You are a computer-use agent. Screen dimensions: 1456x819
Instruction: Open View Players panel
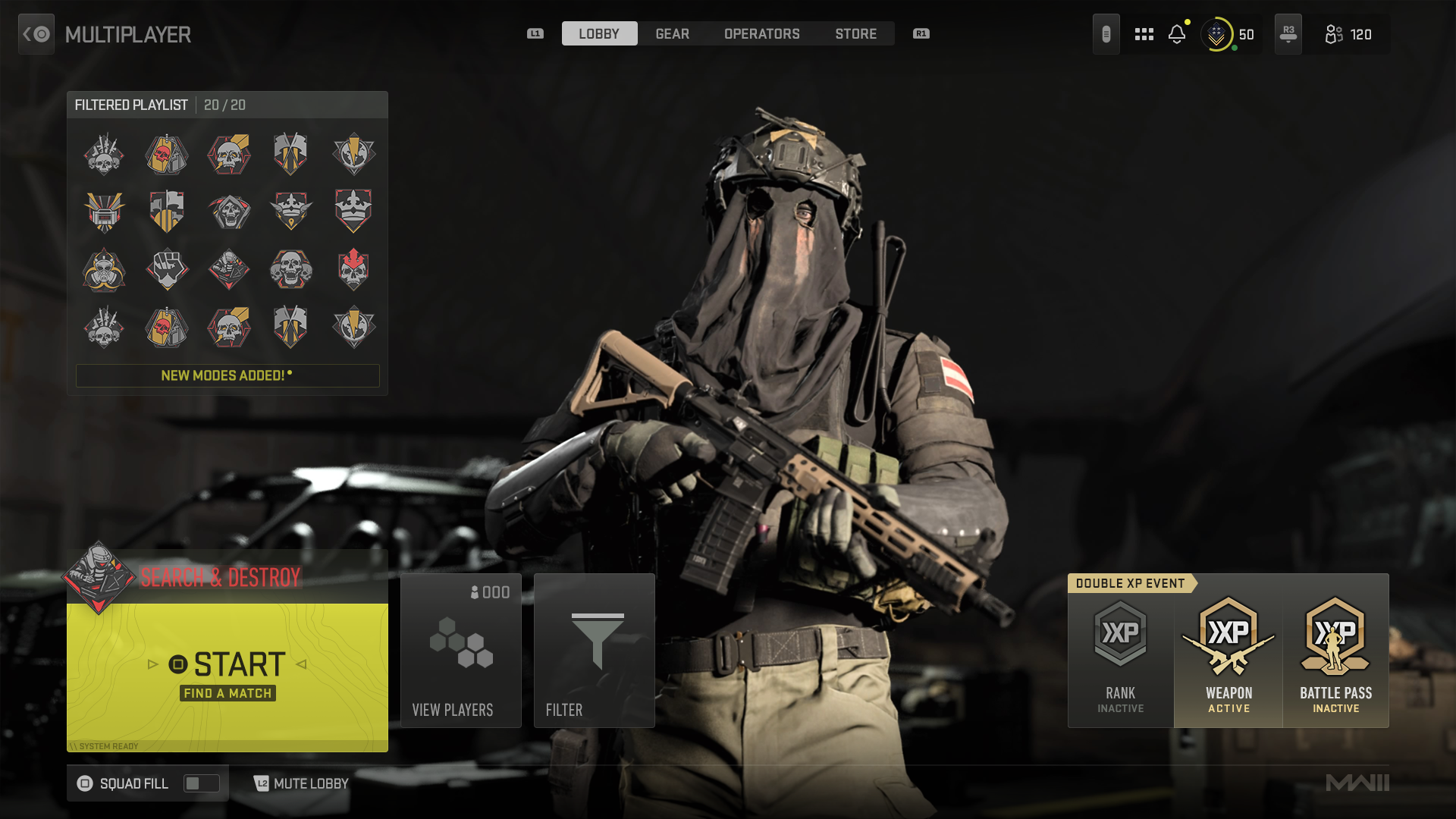460,651
